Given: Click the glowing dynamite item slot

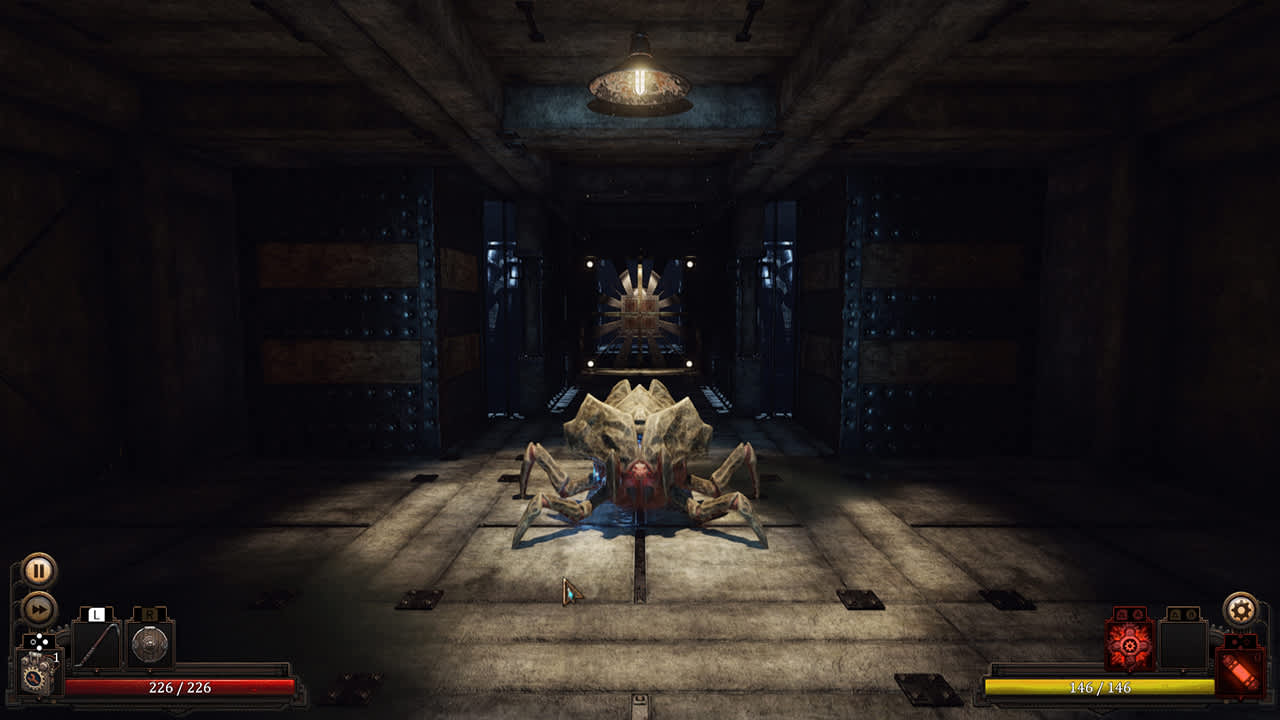Looking at the screenshot, I should [1240, 671].
